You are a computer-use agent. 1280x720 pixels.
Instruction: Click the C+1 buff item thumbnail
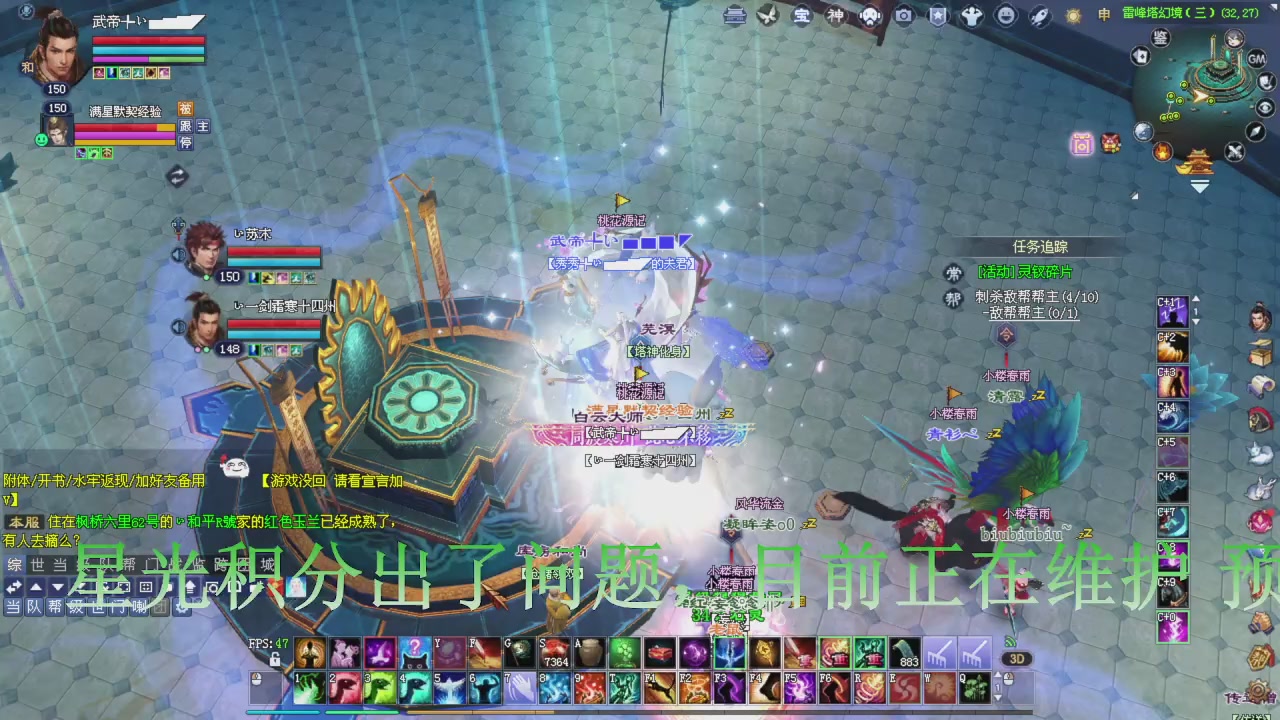pyautogui.click(x=1173, y=312)
